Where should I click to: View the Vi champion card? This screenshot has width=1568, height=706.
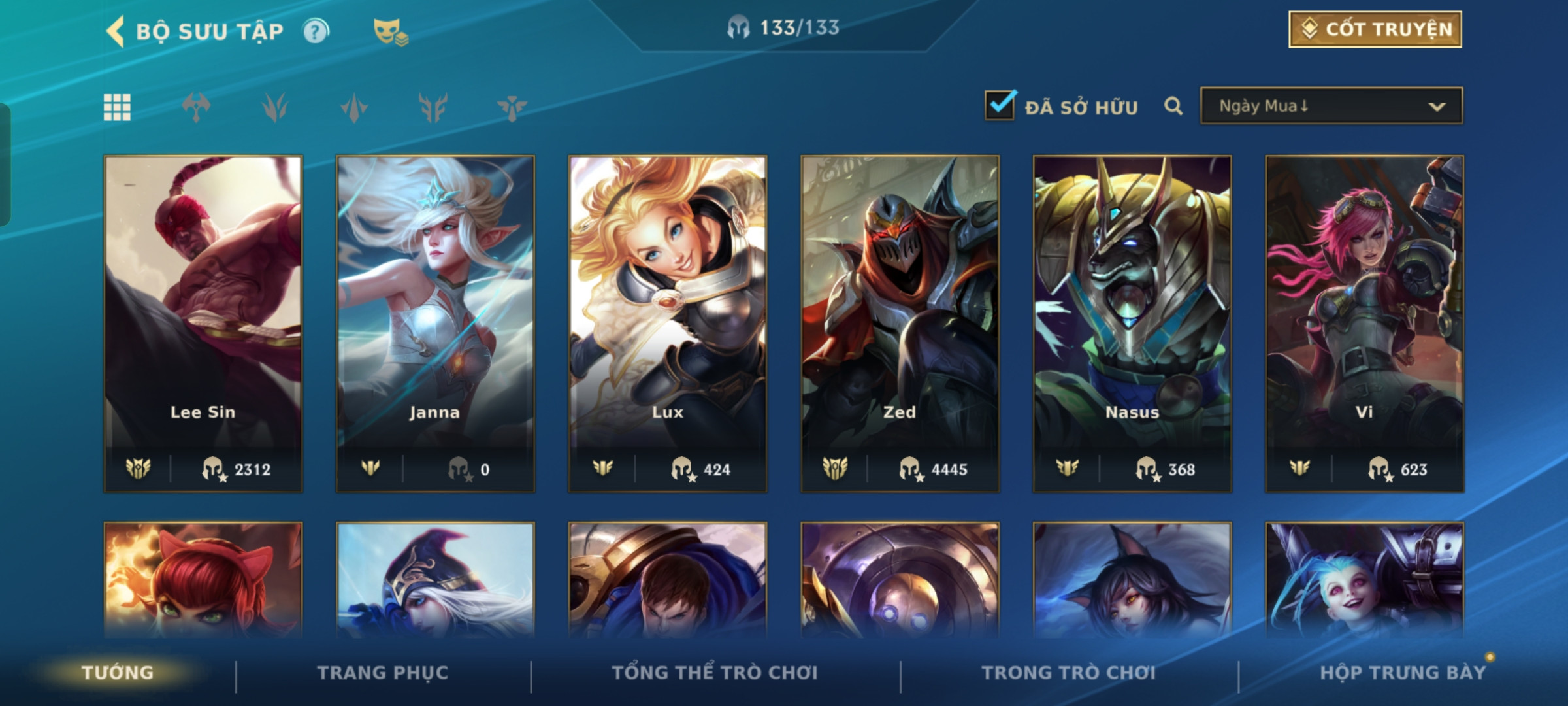(1364, 323)
